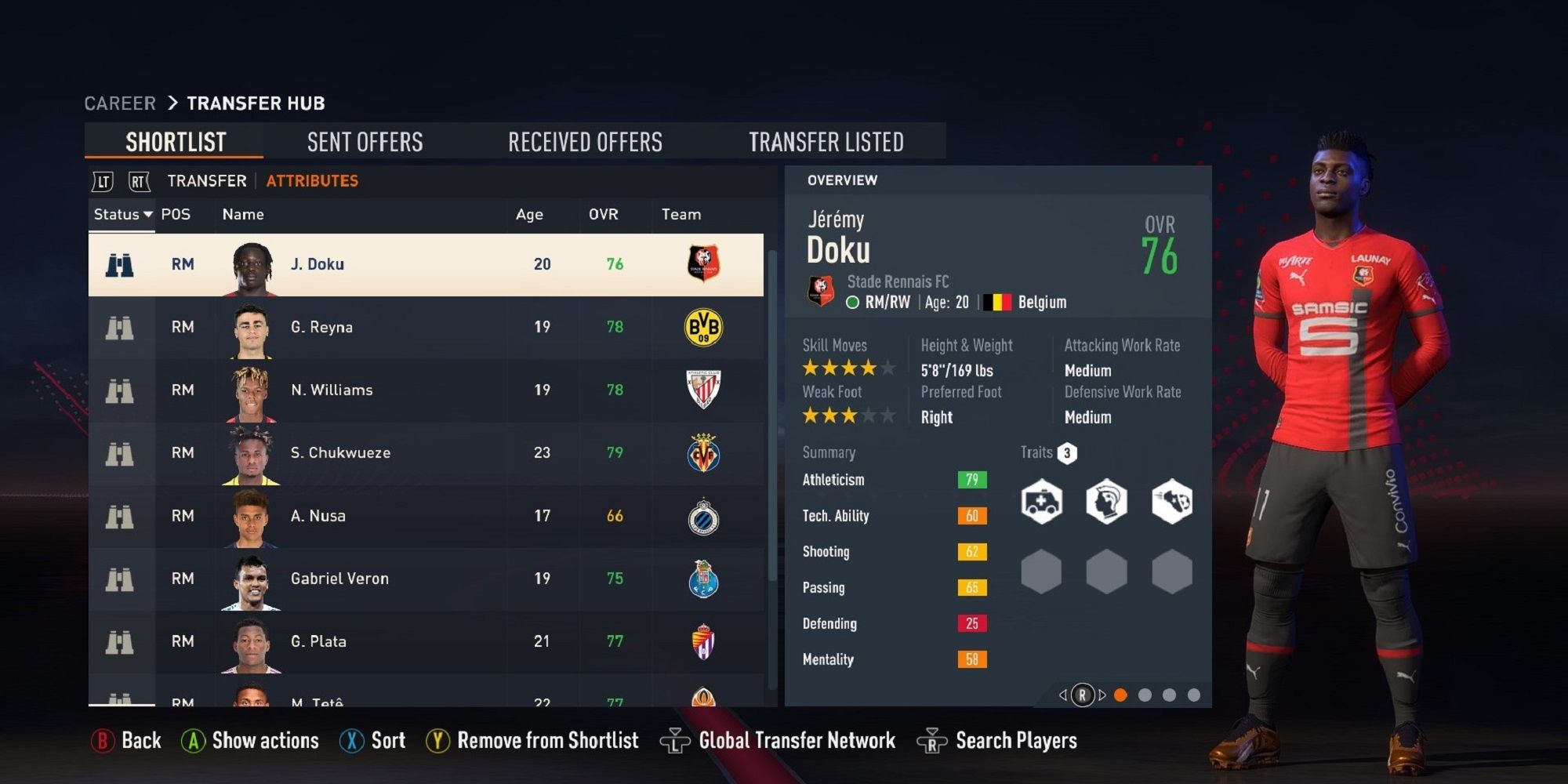Screen dimensions: 1568x784
Task: Click the left pagination arrow under the traits
Action: 1064,695
